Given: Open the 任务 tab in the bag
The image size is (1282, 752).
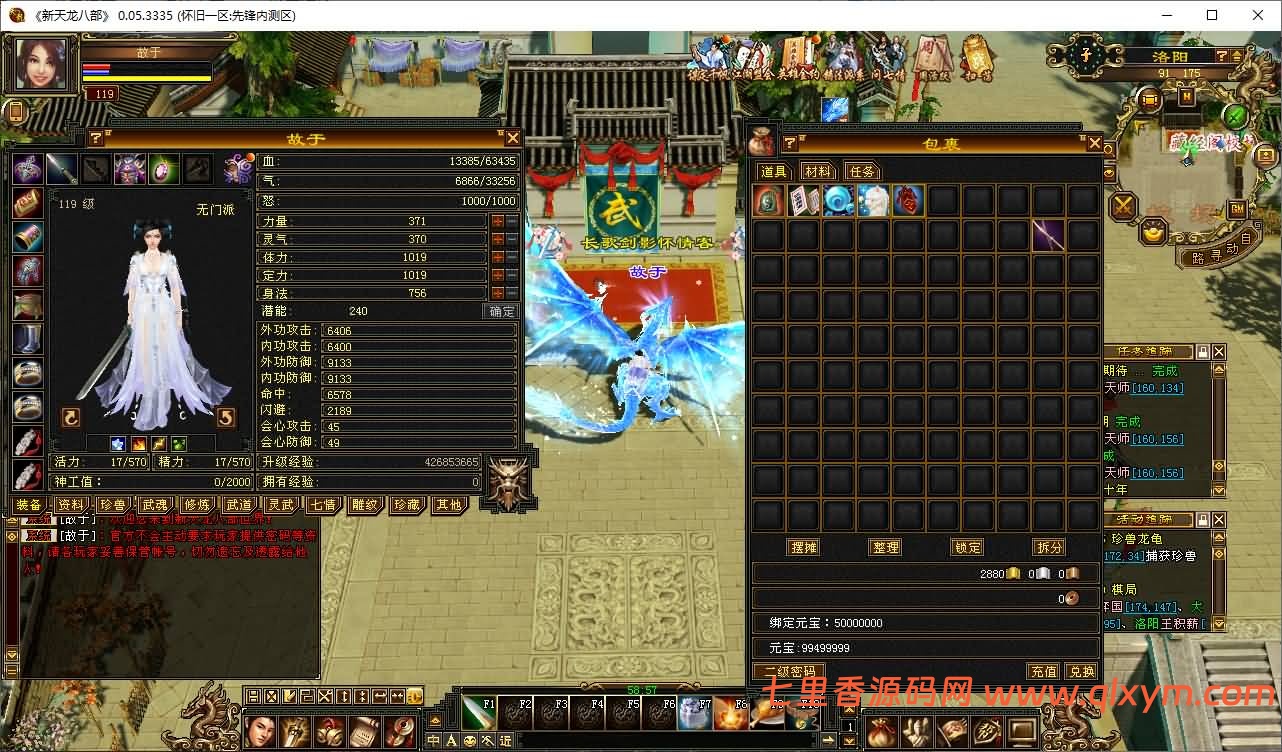Looking at the screenshot, I should 862,171.
